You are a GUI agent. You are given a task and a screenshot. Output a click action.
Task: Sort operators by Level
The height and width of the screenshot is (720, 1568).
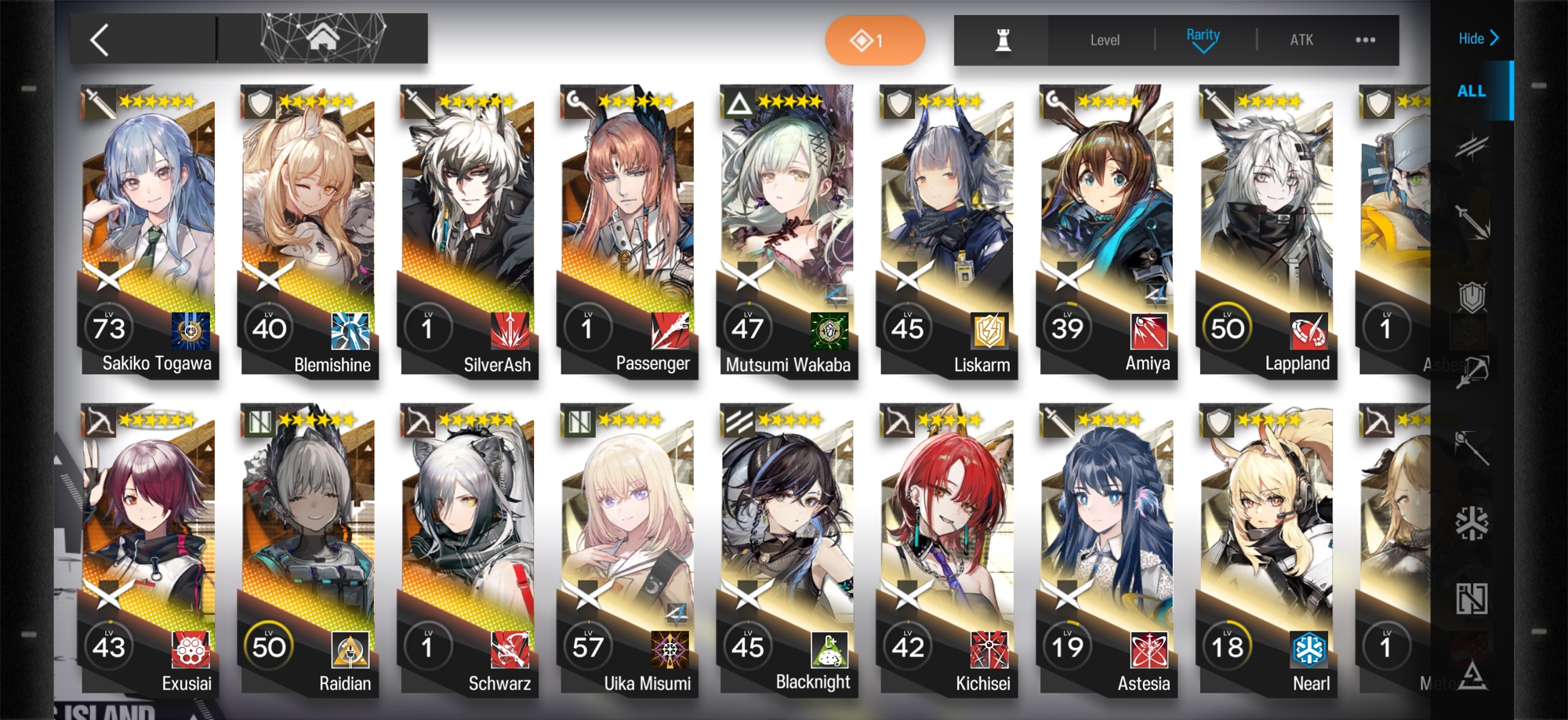(x=1104, y=40)
